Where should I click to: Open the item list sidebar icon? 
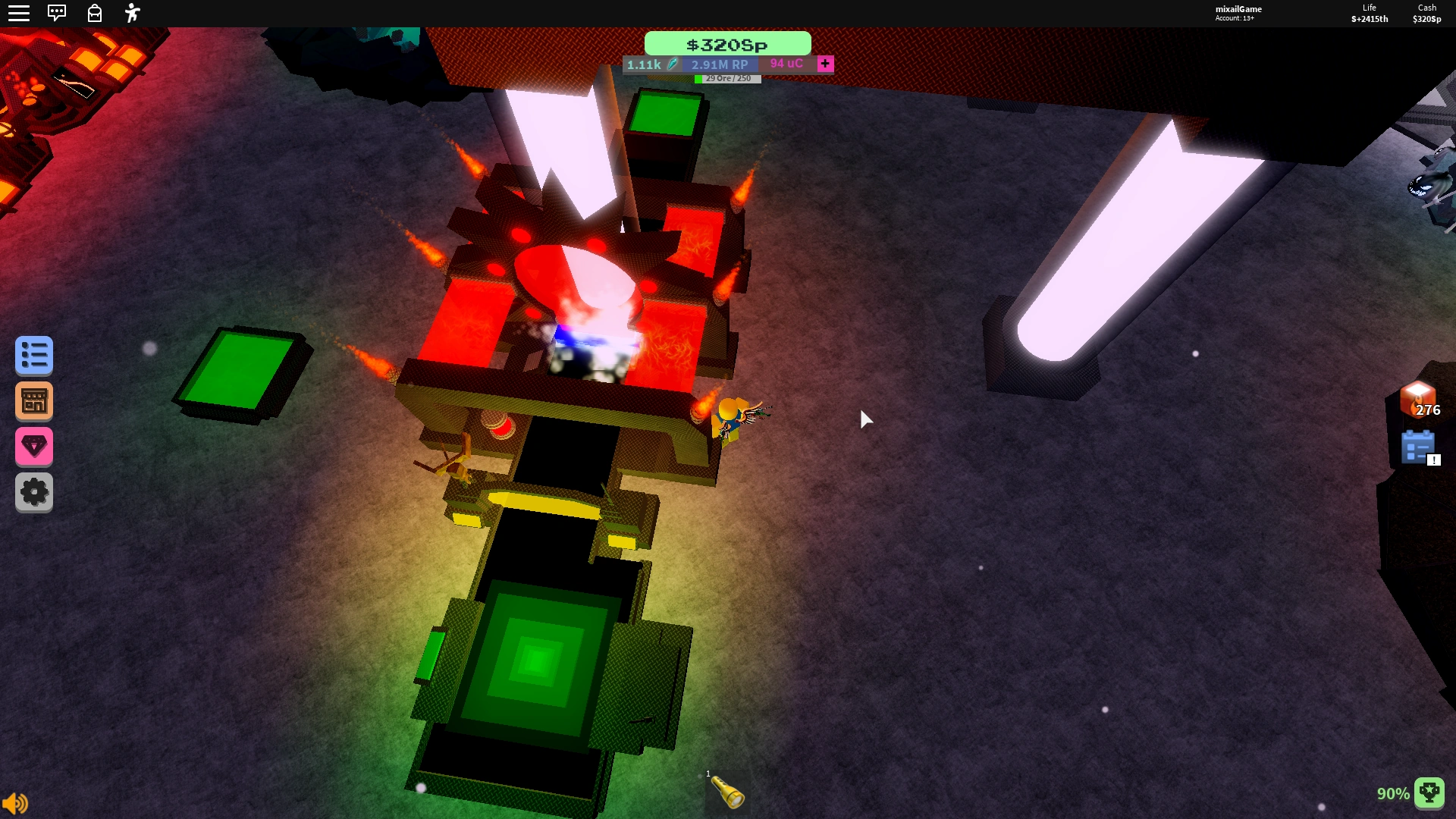click(33, 355)
